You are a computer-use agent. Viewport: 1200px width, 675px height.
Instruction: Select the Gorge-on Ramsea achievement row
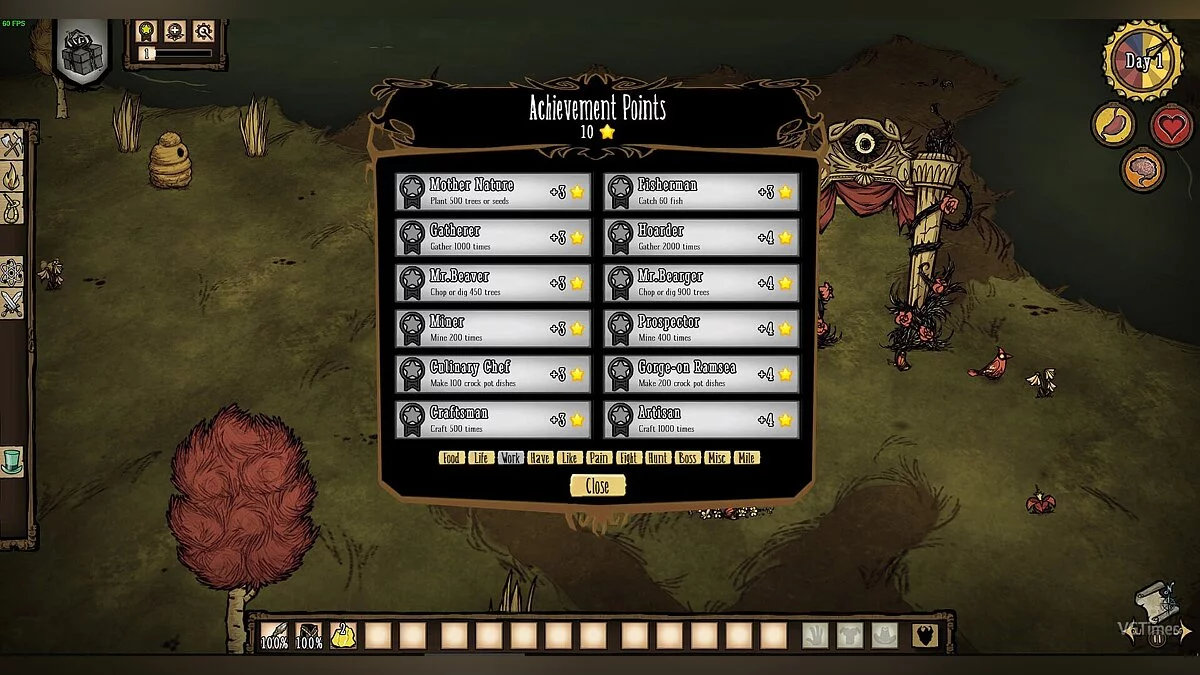[x=701, y=374]
